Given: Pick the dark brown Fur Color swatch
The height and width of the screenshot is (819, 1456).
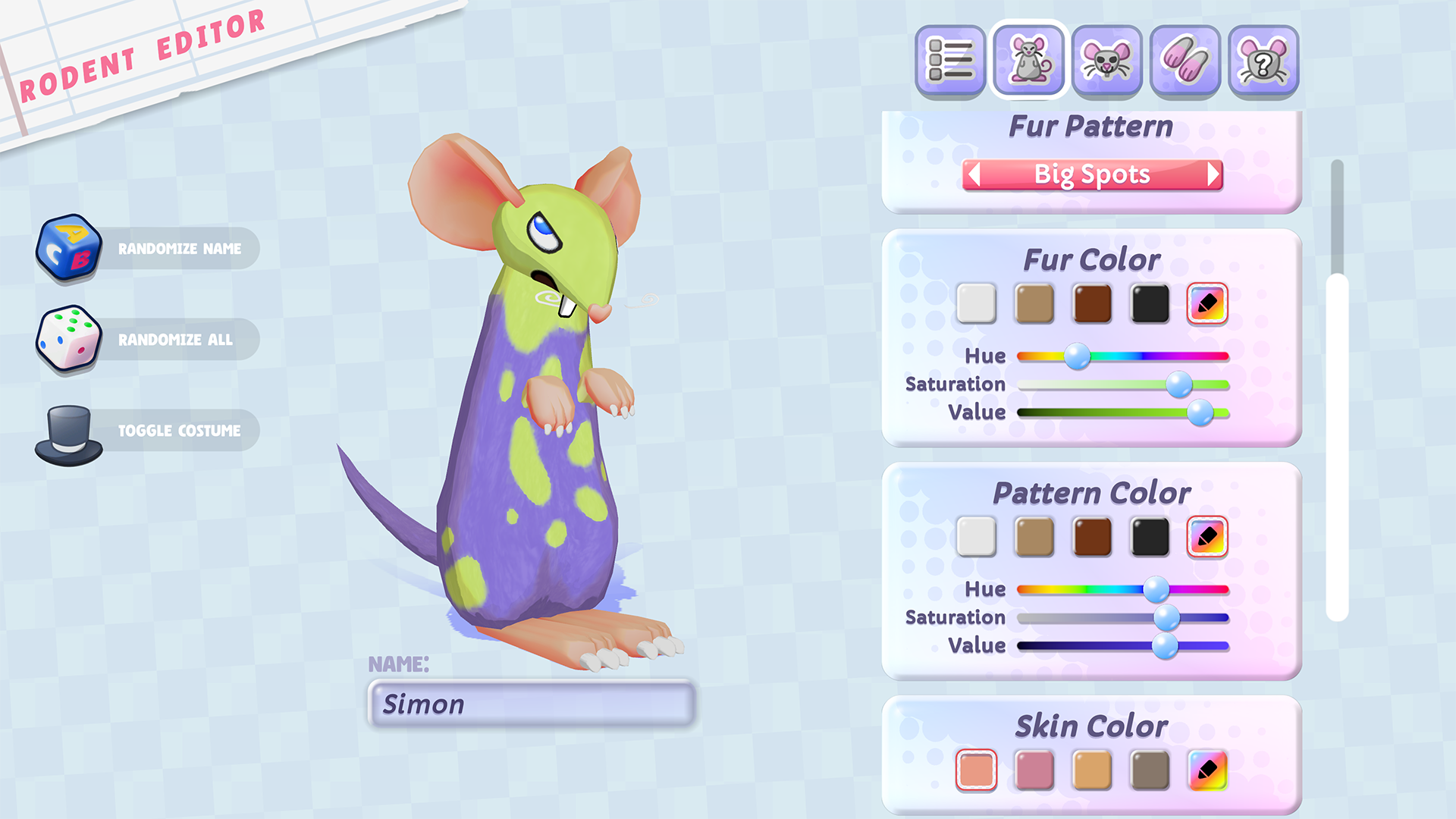Looking at the screenshot, I should point(1092,304).
